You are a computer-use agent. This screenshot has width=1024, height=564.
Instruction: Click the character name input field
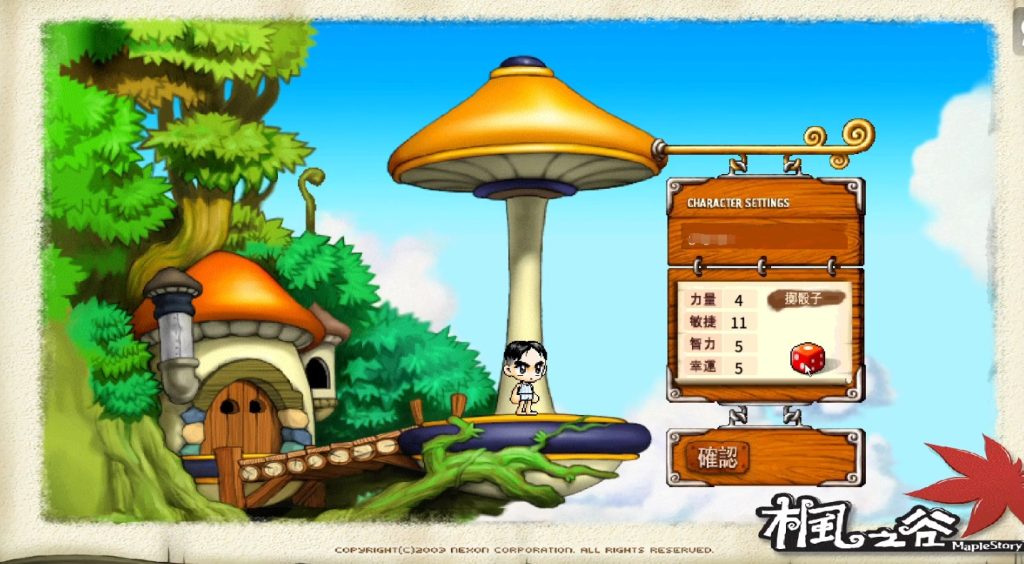[x=765, y=237]
